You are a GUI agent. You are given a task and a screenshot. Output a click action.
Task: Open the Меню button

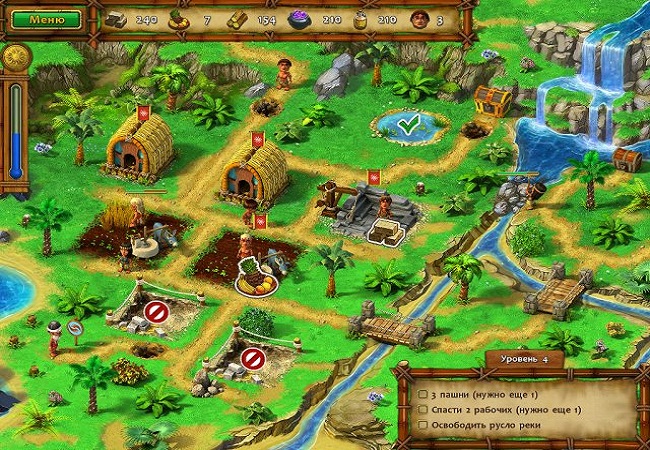click(x=47, y=18)
